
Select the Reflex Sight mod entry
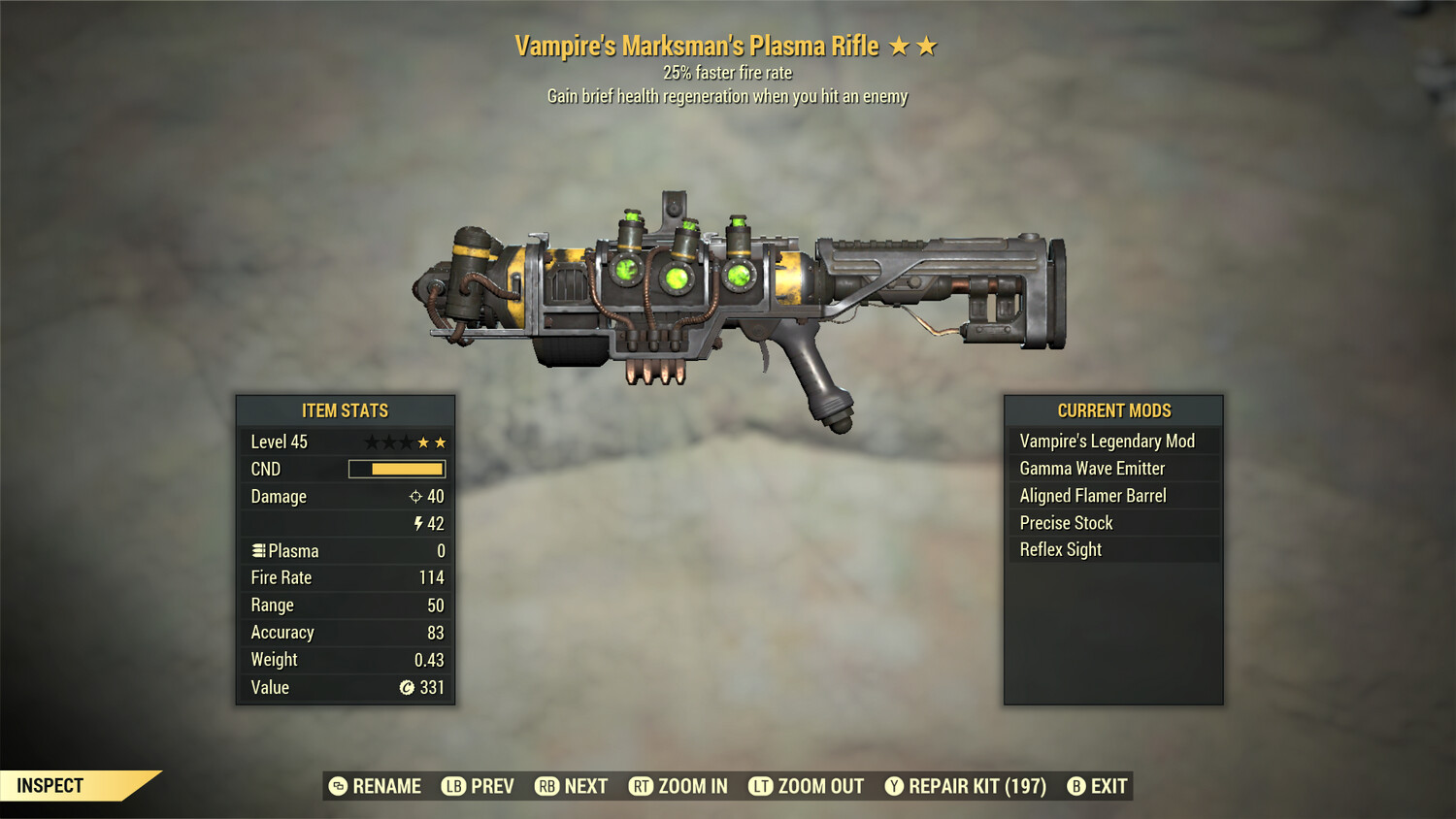tap(1059, 549)
